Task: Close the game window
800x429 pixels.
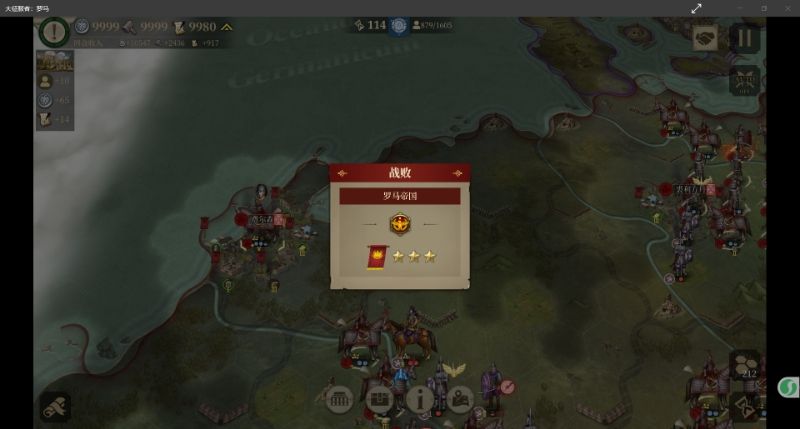Action: [x=786, y=8]
